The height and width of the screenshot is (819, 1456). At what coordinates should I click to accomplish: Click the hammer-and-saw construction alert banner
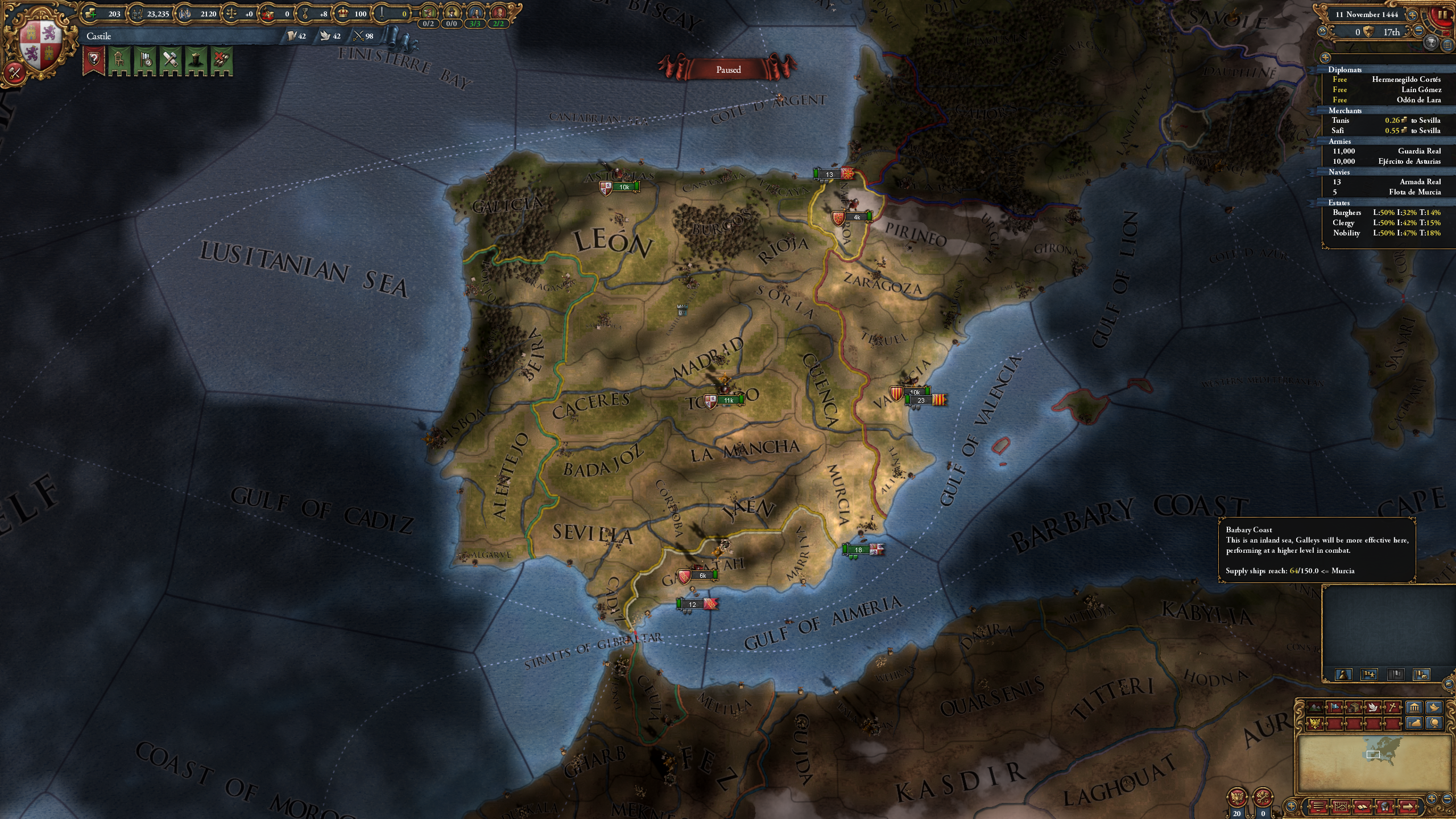(x=170, y=60)
